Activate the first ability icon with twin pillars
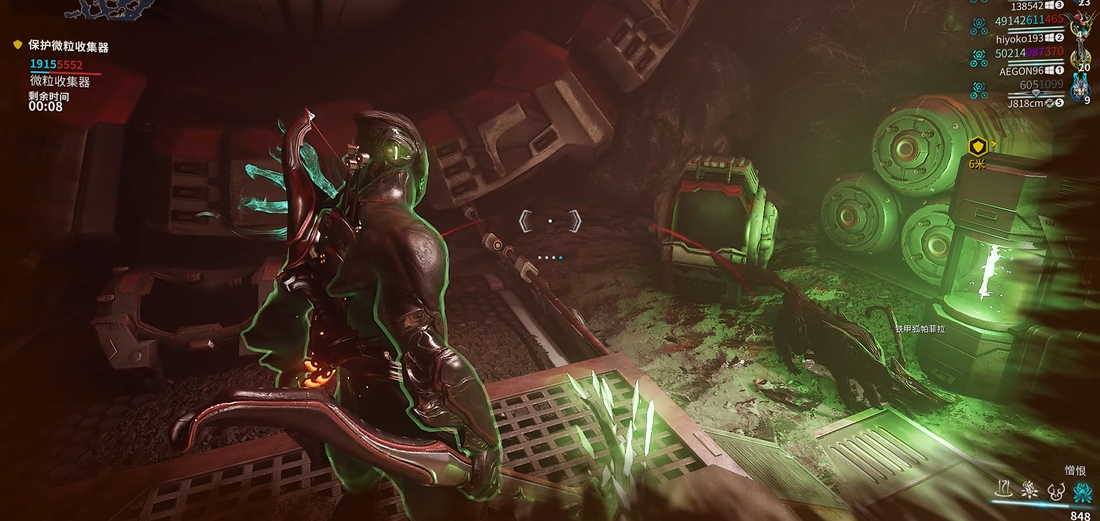This screenshot has width=1100, height=521. coord(1004,491)
